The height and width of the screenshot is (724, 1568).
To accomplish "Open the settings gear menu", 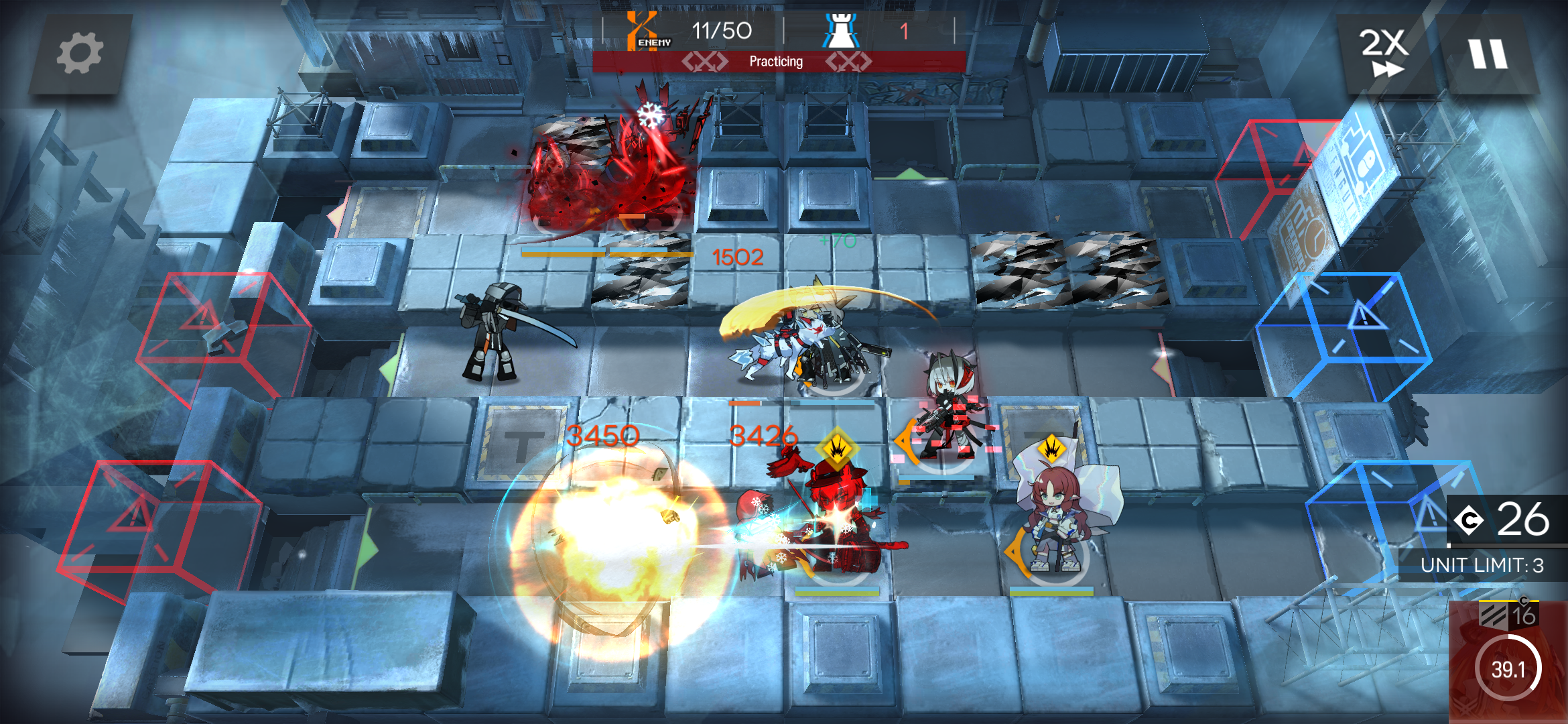I will tap(80, 54).
